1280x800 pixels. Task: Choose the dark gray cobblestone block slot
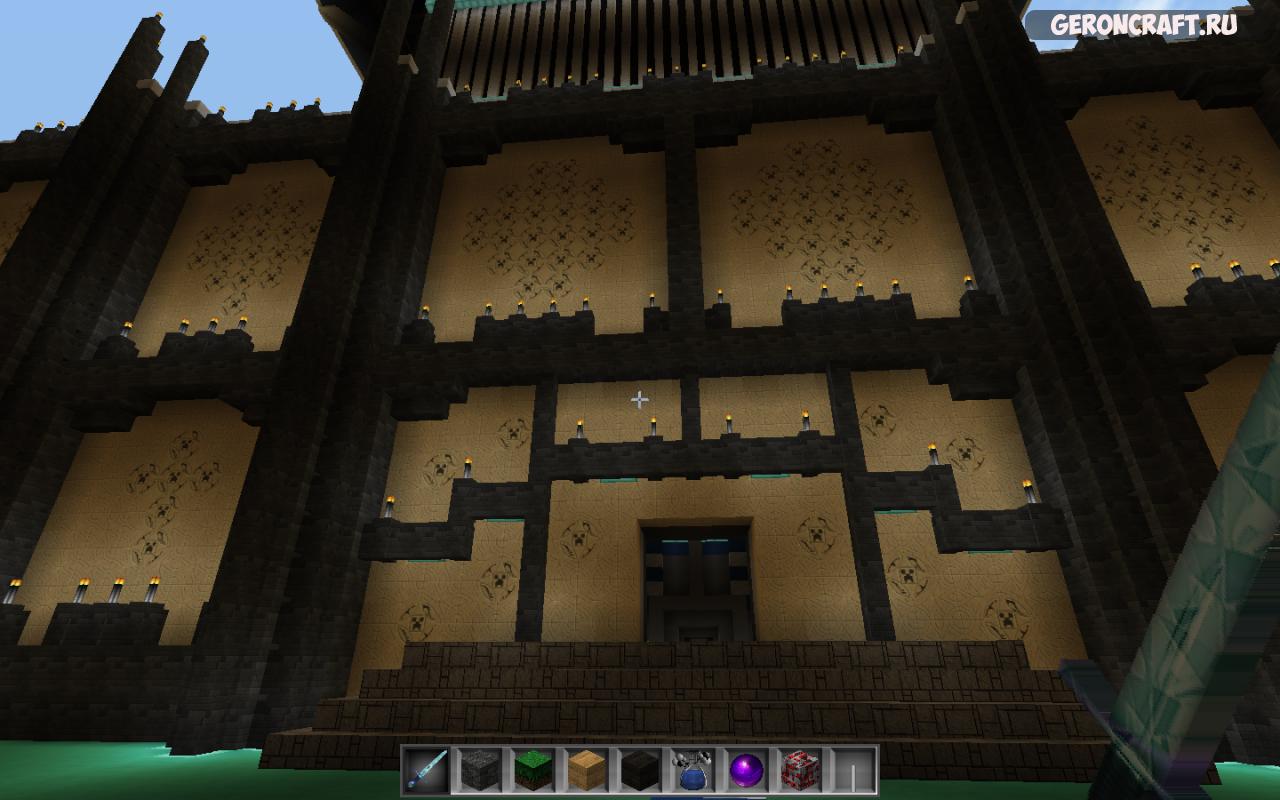click(480, 770)
